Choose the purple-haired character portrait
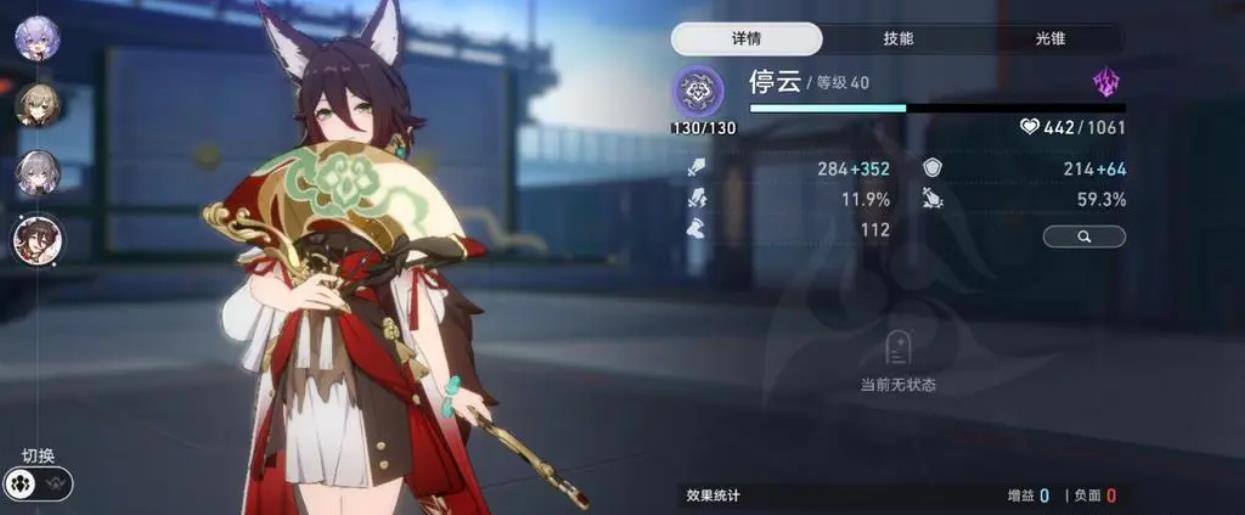 tap(37, 39)
